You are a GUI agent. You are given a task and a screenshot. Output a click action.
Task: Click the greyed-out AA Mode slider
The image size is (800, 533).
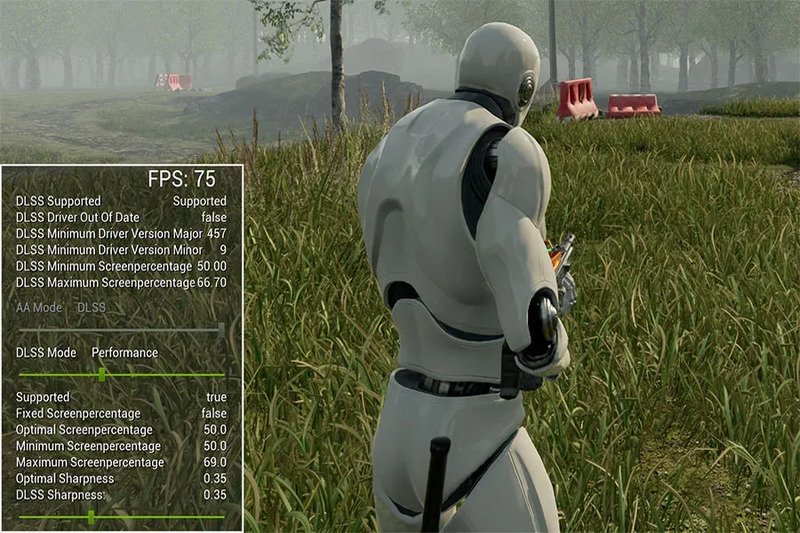(x=120, y=327)
